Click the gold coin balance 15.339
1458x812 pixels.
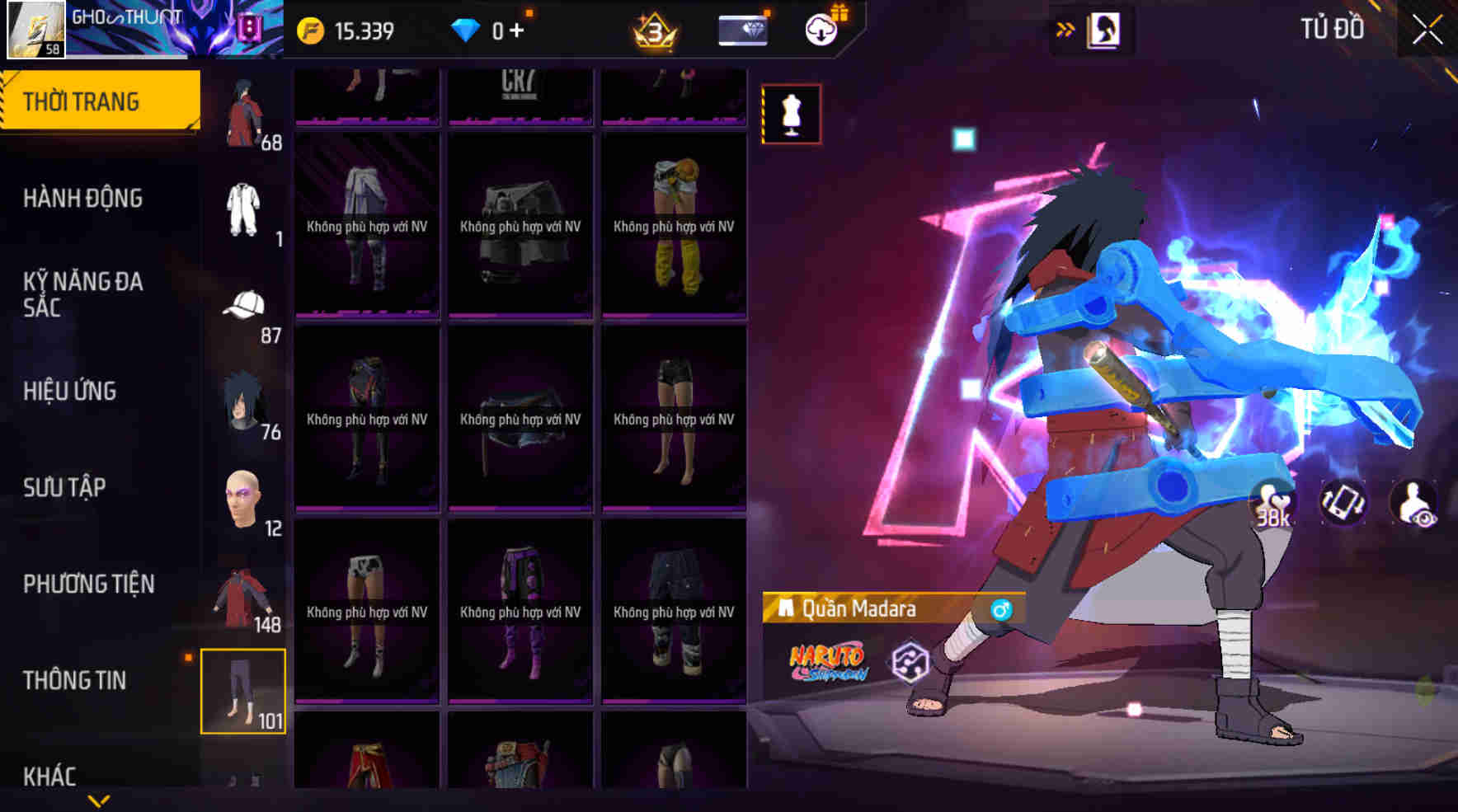(x=346, y=29)
